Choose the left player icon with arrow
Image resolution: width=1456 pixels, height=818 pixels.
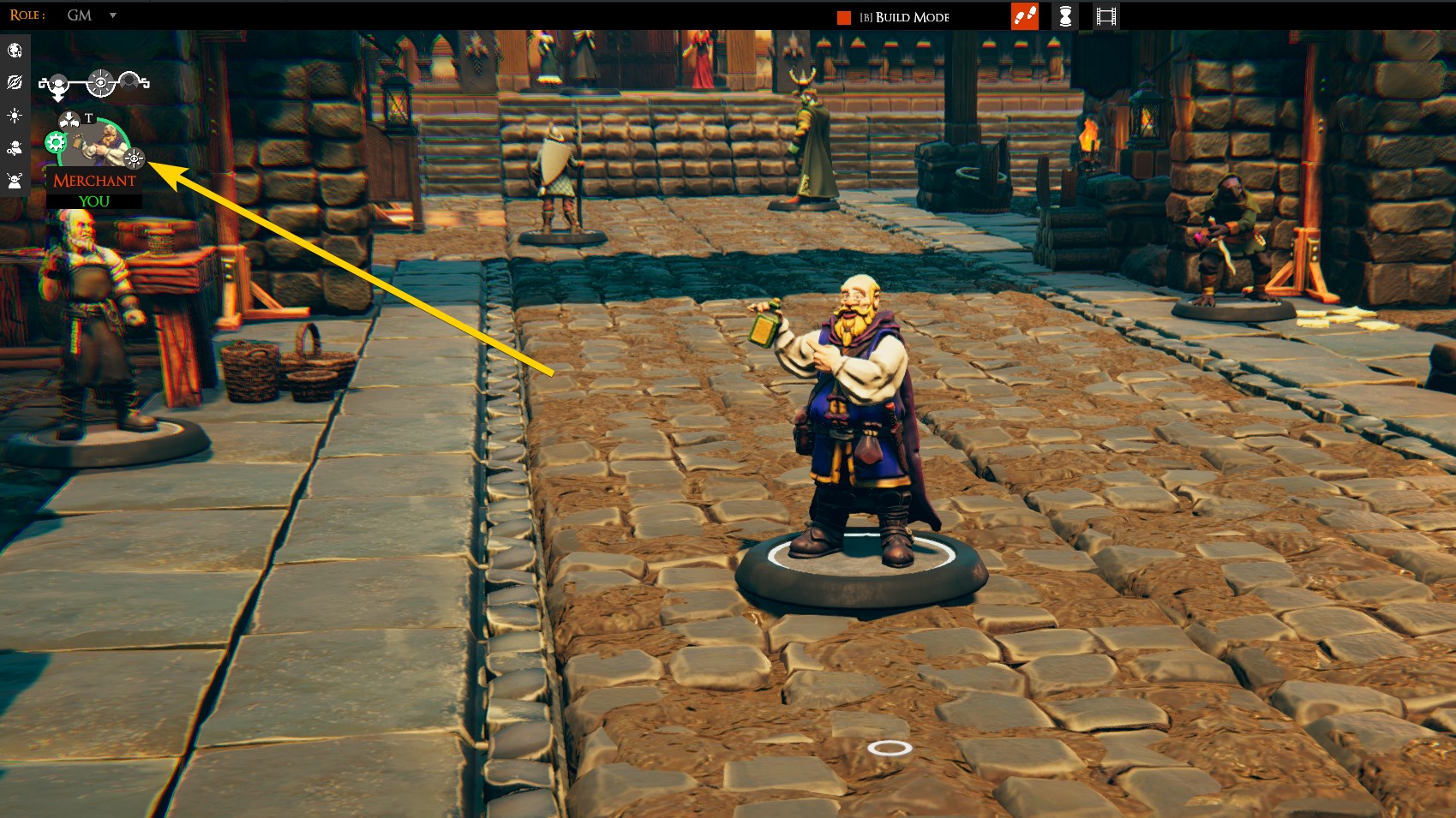(x=57, y=85)
